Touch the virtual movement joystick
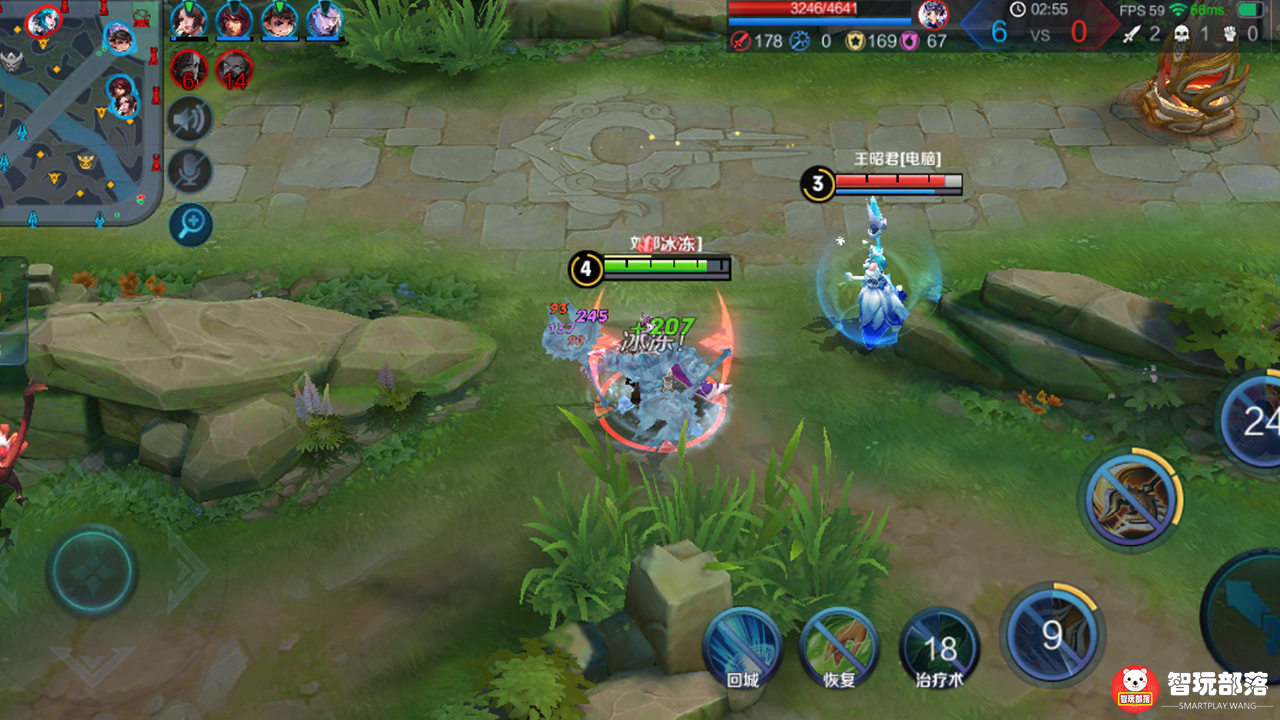The height and width of the screenshot is (720, 1280). [x=92, y=571]
